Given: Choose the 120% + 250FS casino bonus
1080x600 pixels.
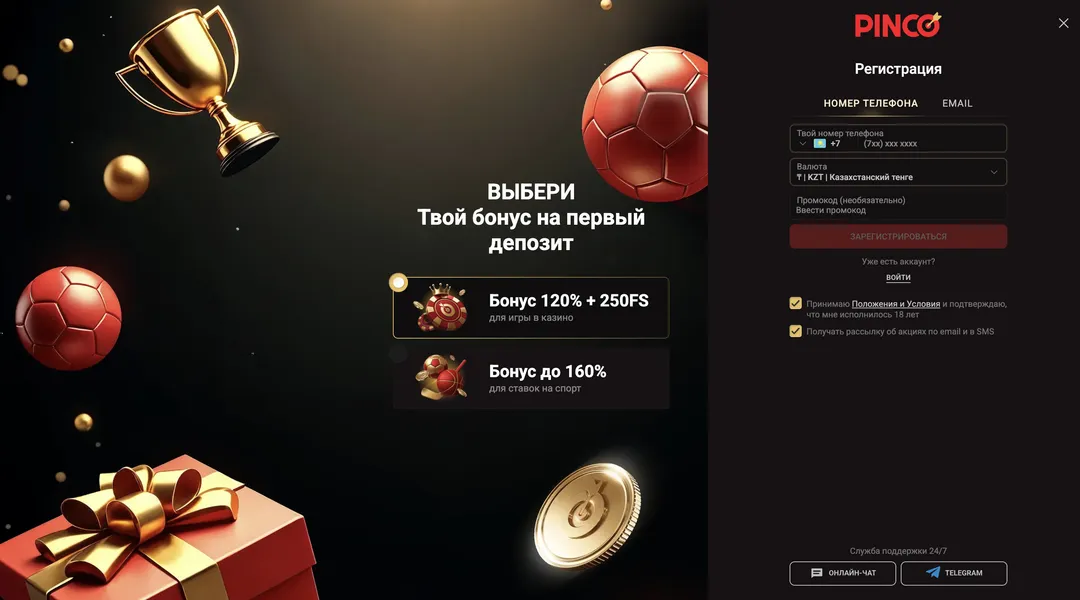Looking at the screenshot, I should coord(530,307).
